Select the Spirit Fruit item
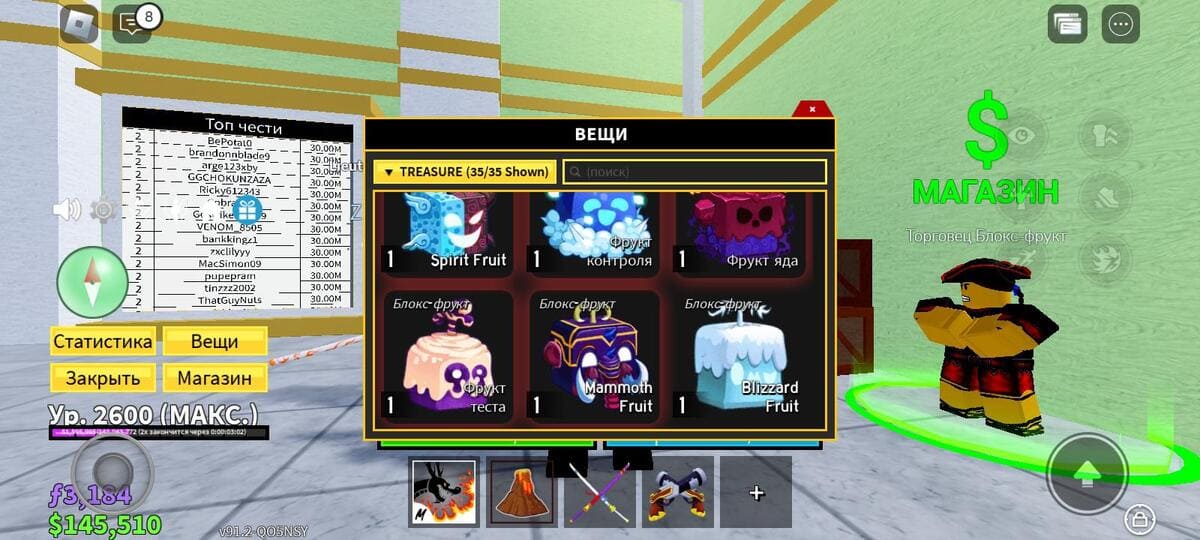1200x540 pixels. pos(446,234)
